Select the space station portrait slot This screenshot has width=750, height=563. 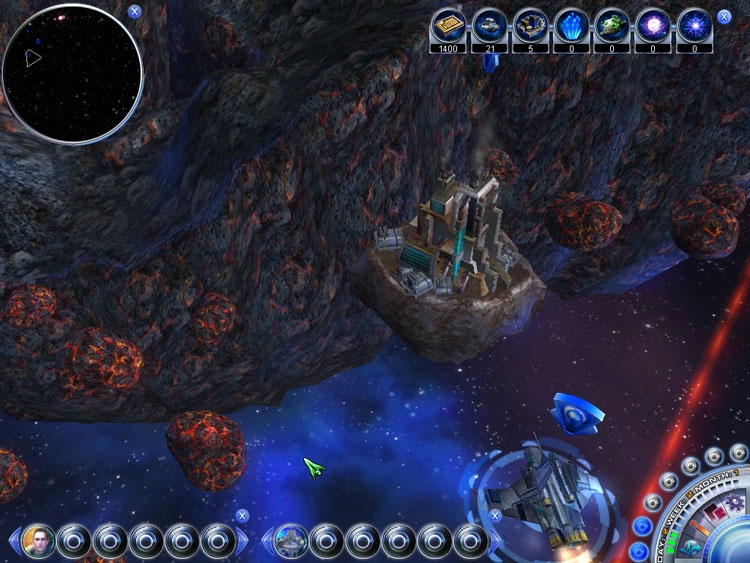[291, 541]
